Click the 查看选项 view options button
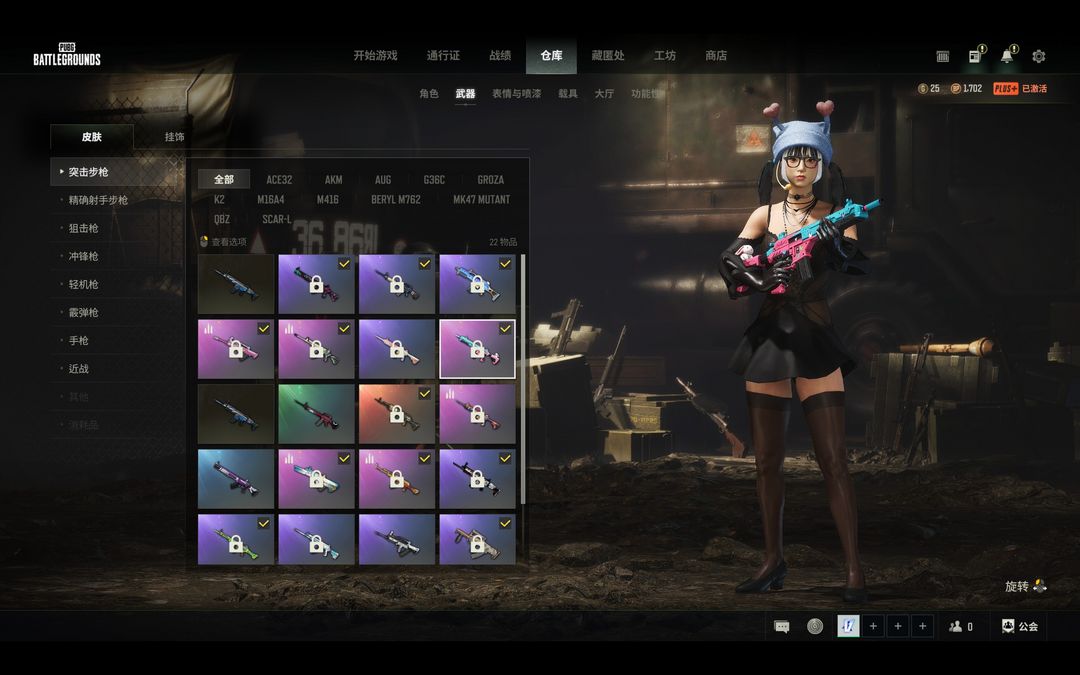This screenshot has width=1080, height=675. (224, 242)
